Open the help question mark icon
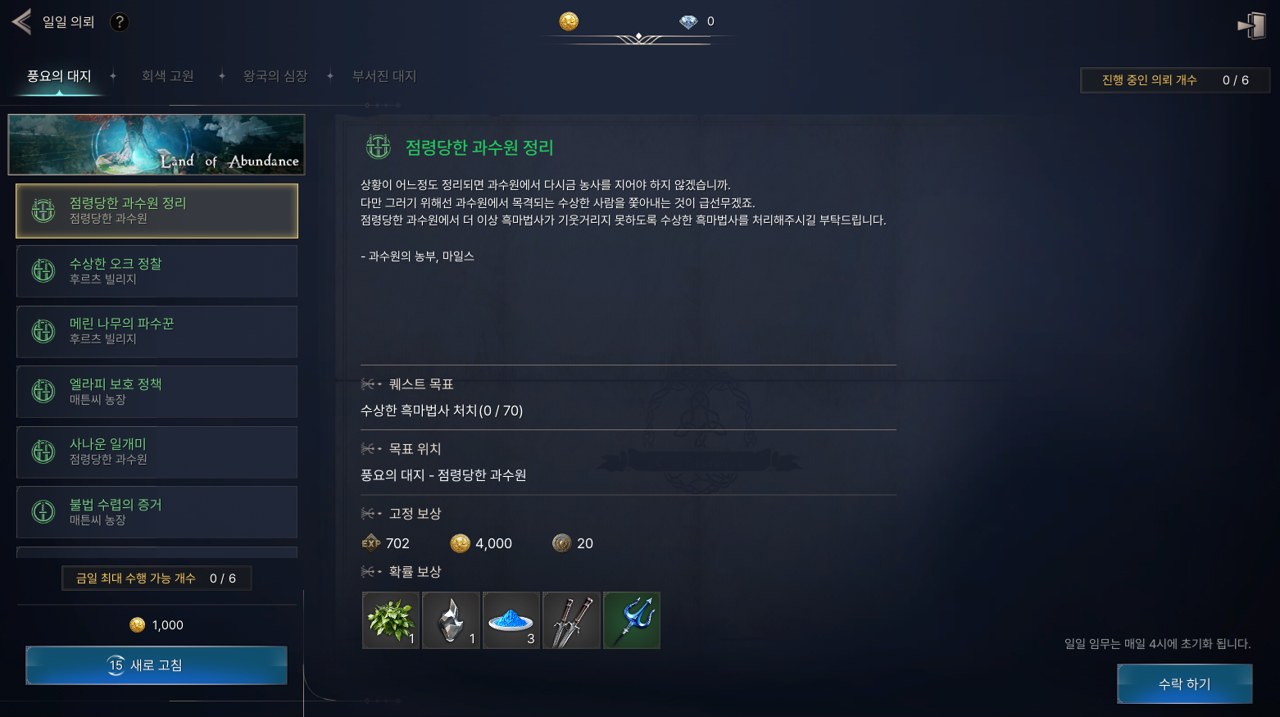1280x717 pixels. (119, 22)
